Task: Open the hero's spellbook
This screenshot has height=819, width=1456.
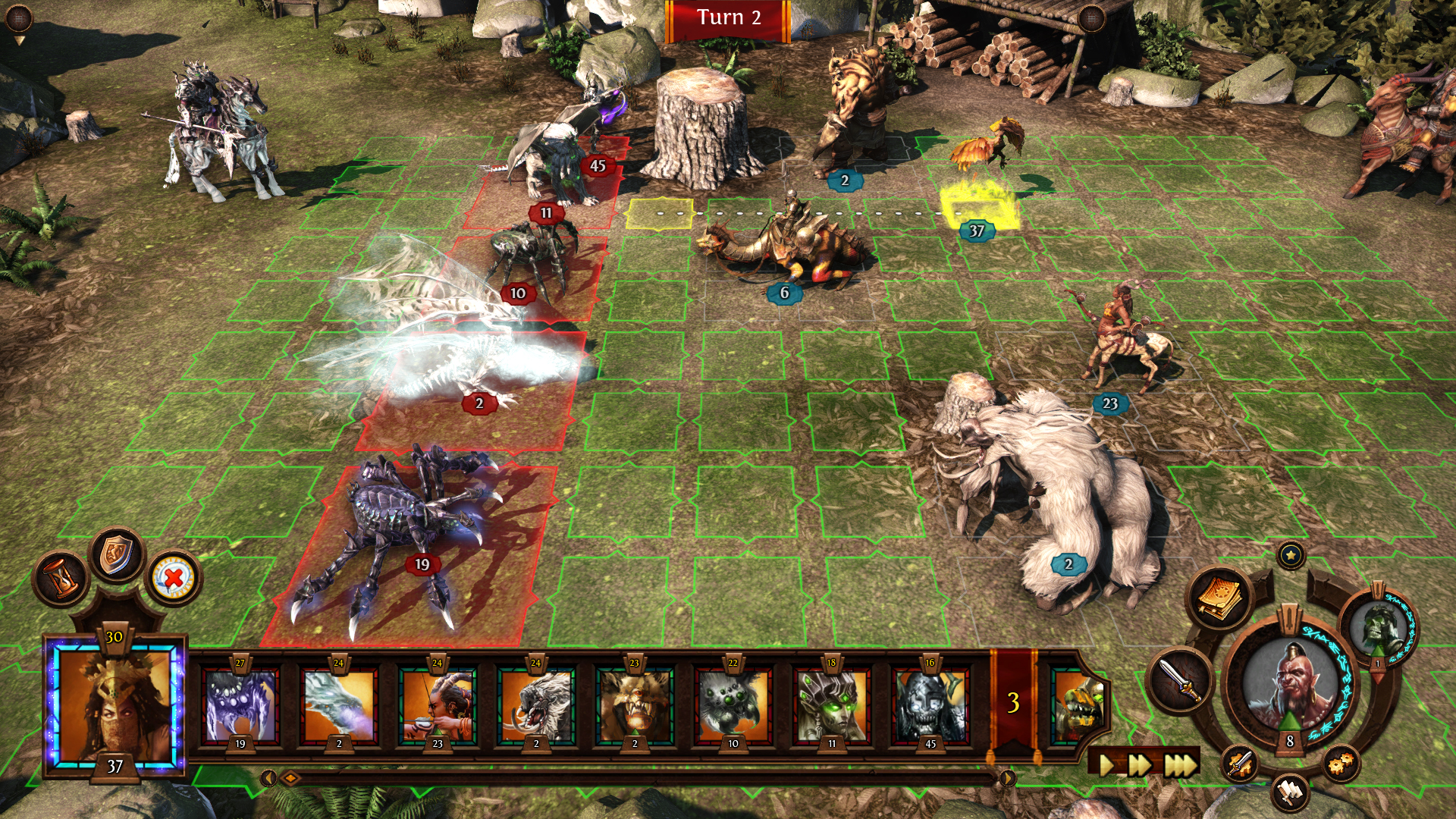Action: (1217, 599)
